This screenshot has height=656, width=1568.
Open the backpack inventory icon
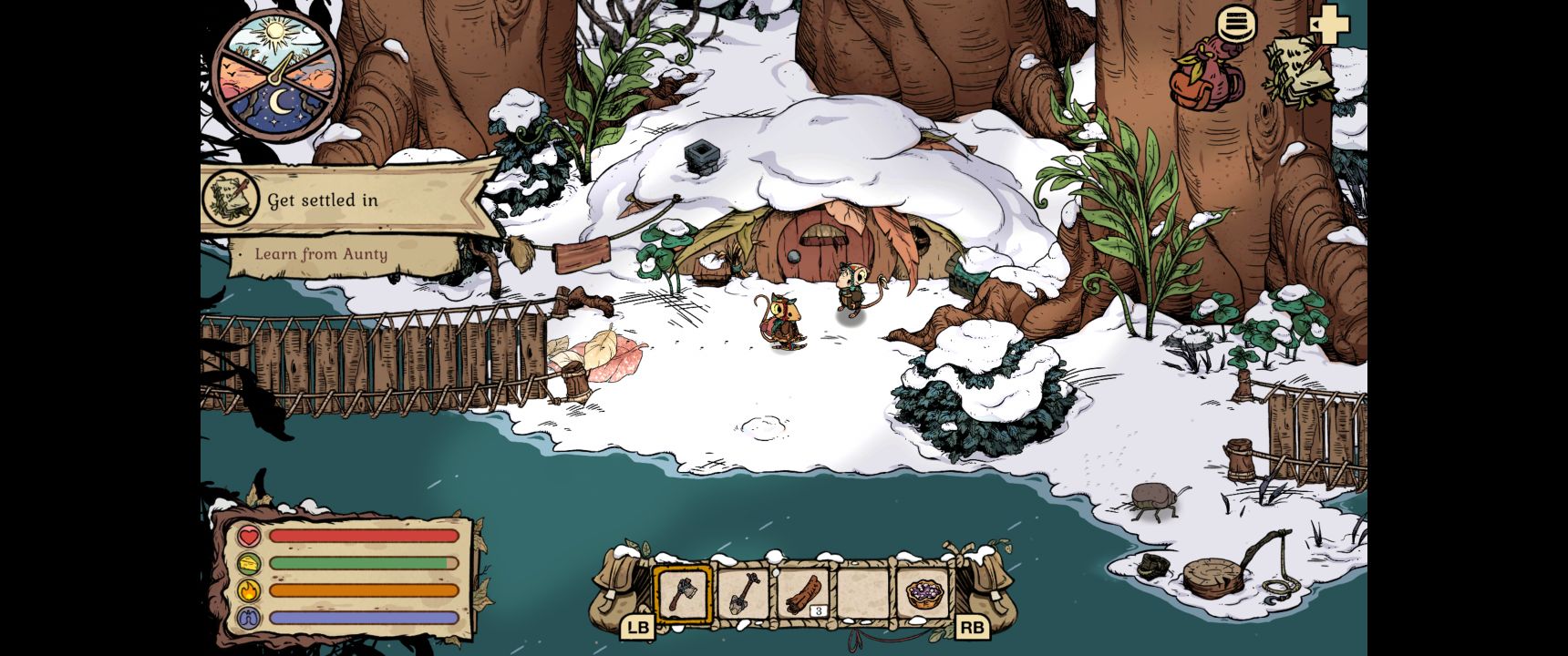(x=1206, y=72)
